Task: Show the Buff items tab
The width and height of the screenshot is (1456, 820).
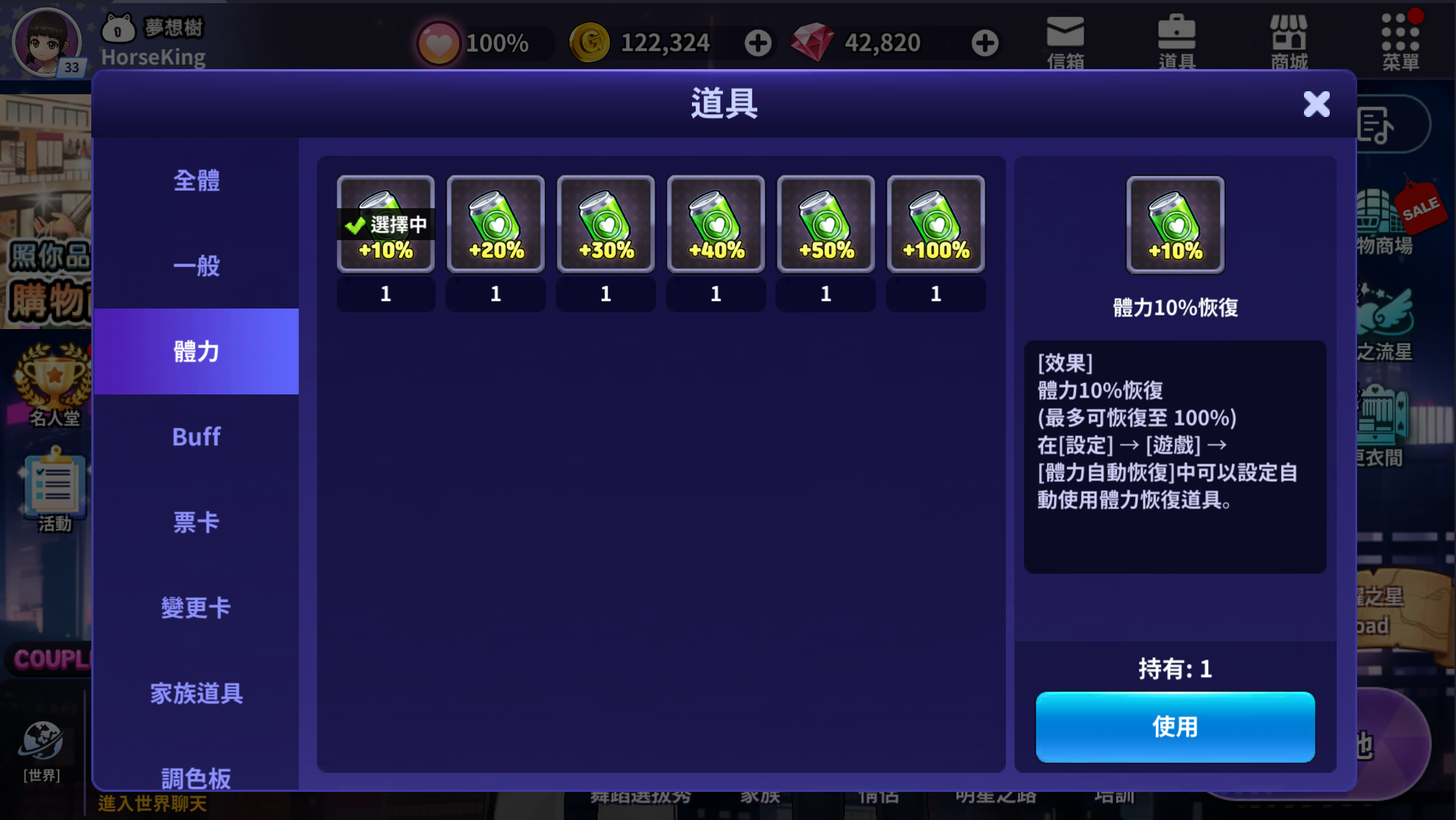Action: point(196,437)
